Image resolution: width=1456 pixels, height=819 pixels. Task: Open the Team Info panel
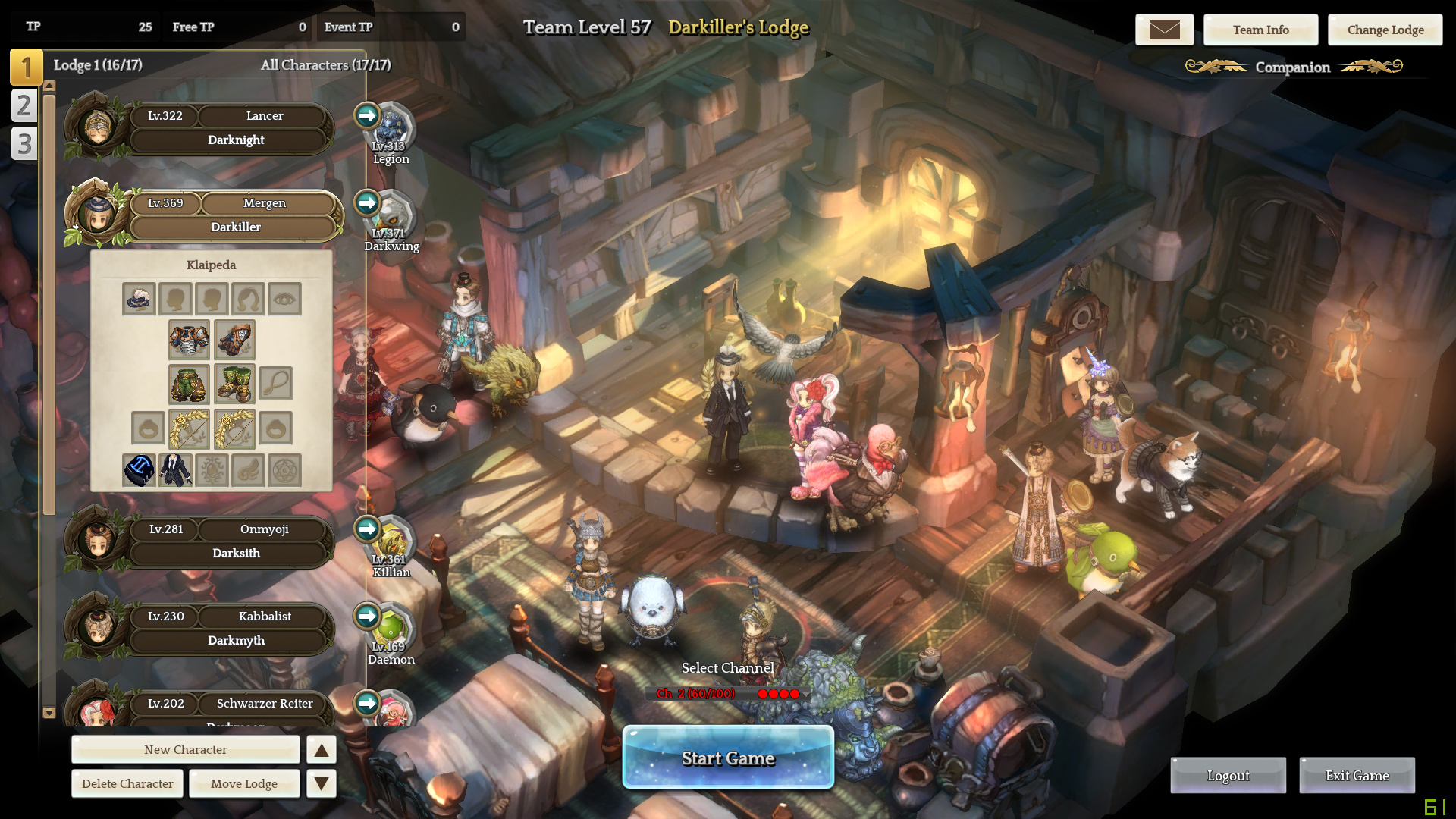tap(1260, 30)
